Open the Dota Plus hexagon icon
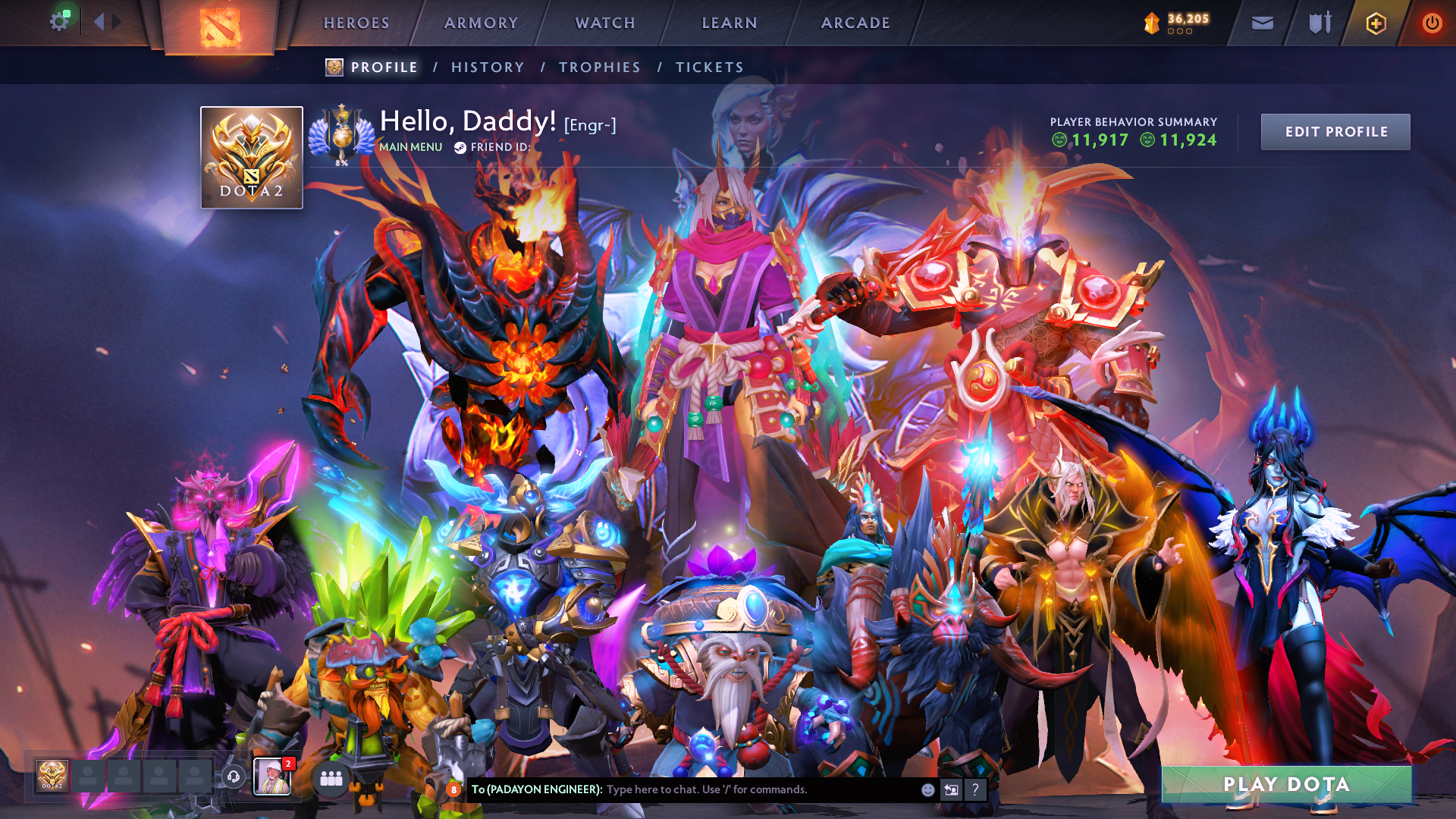 (1376, 24)
